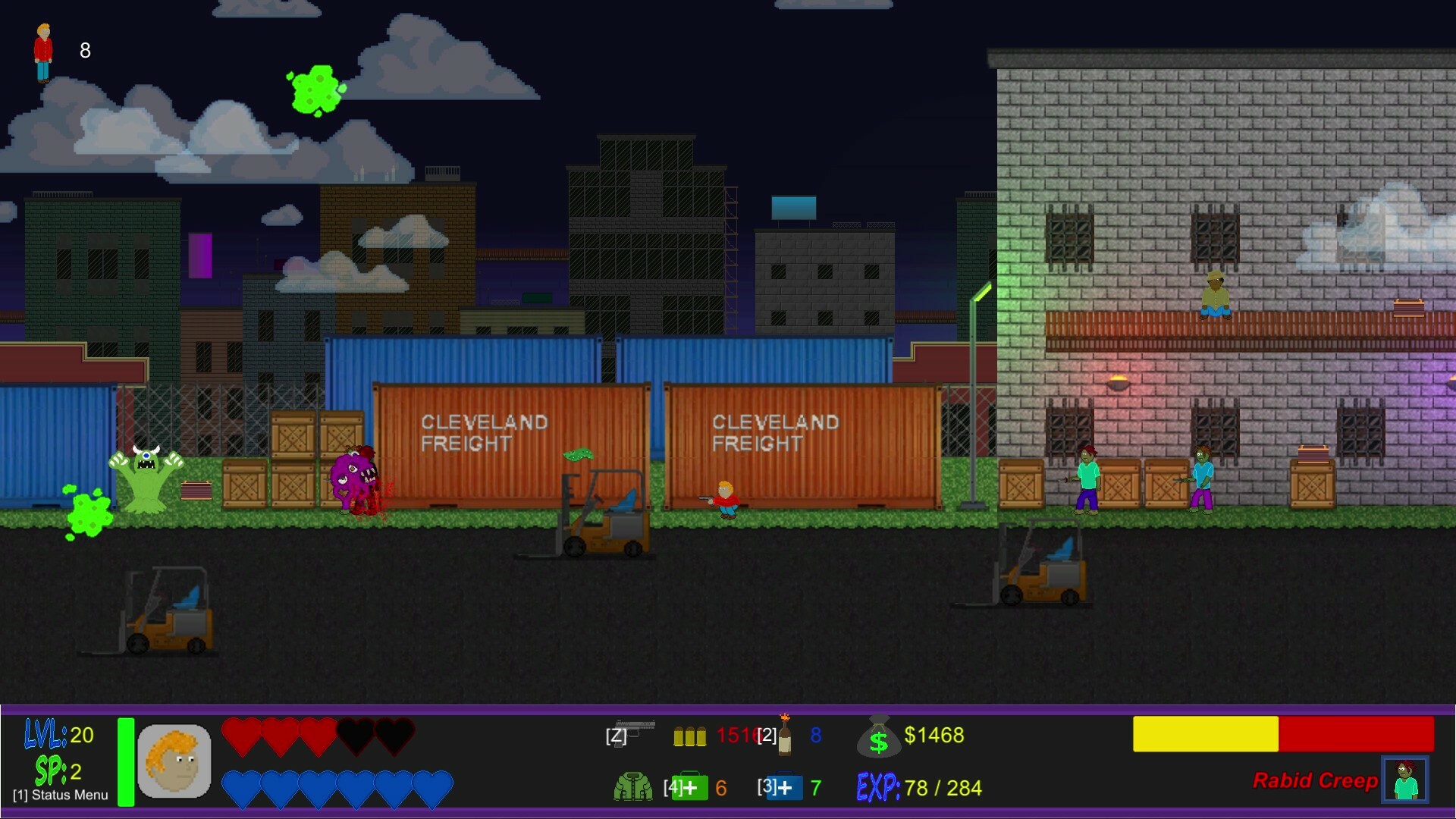Use the [3] blue first aid kit icon
This screenshot has height=819, width=1456.
[x=783, y=787]
